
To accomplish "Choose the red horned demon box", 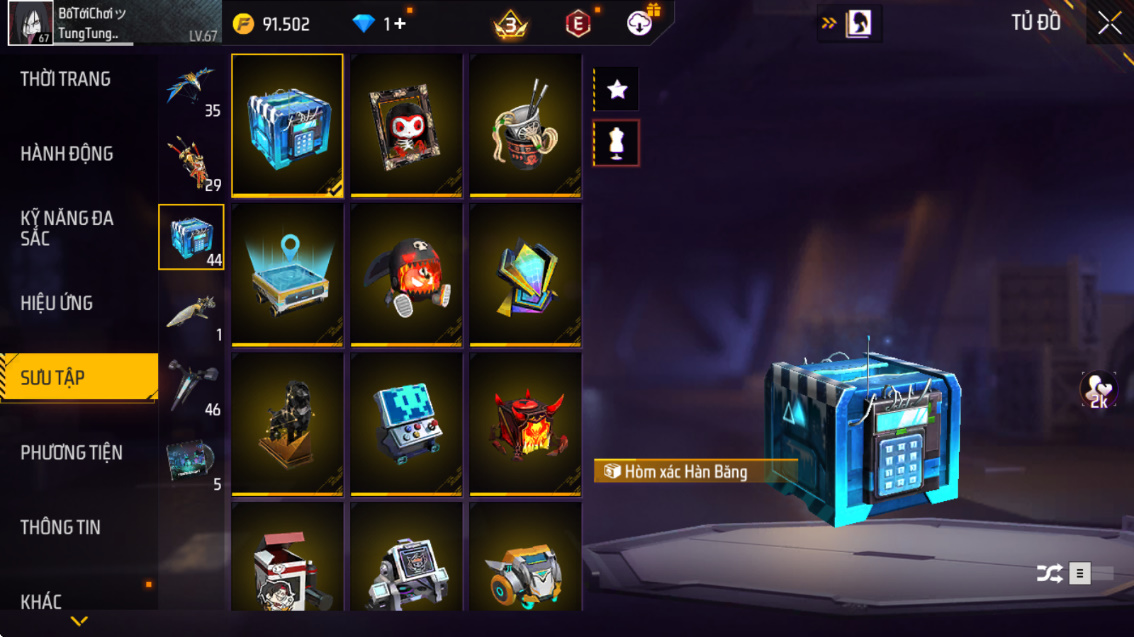I will click(x=525, y=424).
